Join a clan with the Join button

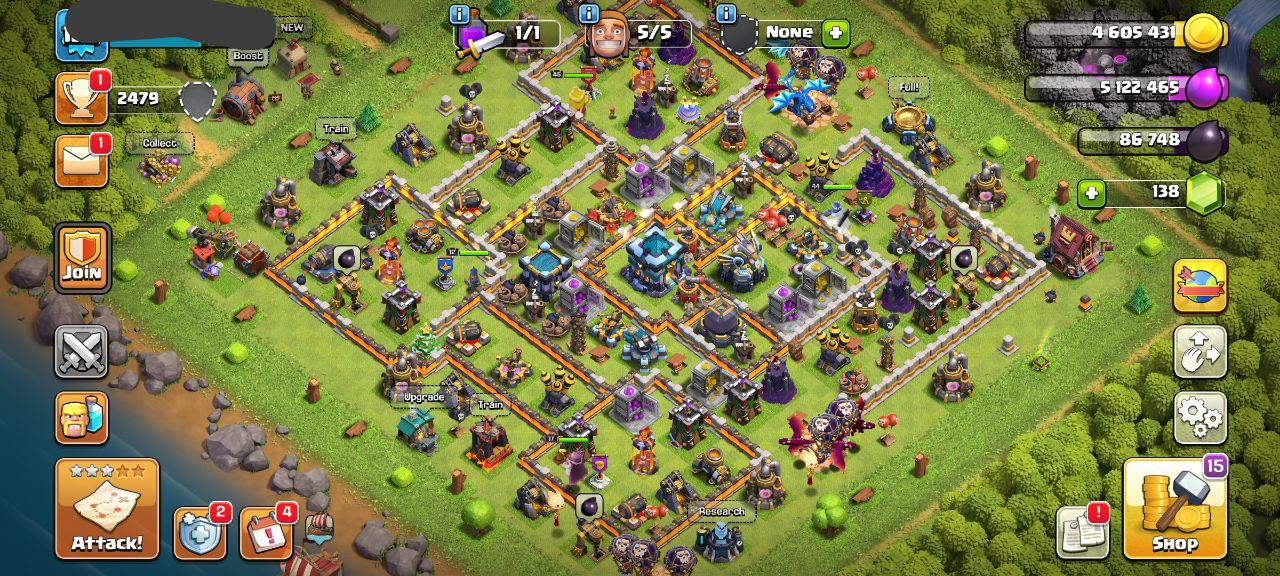pyautogui.click(x=82, y=257)
